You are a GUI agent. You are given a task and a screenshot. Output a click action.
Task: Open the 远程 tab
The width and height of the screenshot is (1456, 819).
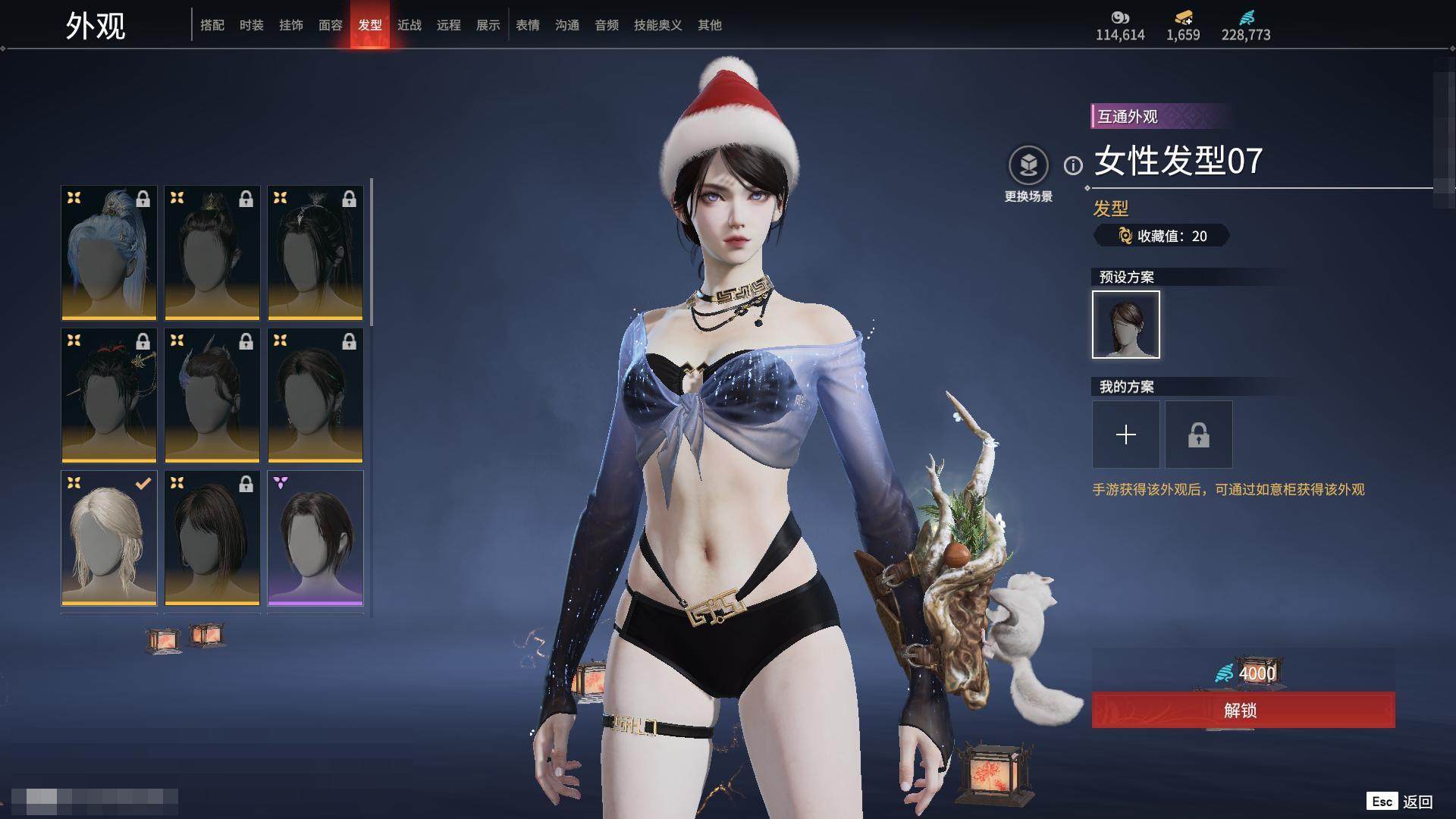(x=449, y=25)
